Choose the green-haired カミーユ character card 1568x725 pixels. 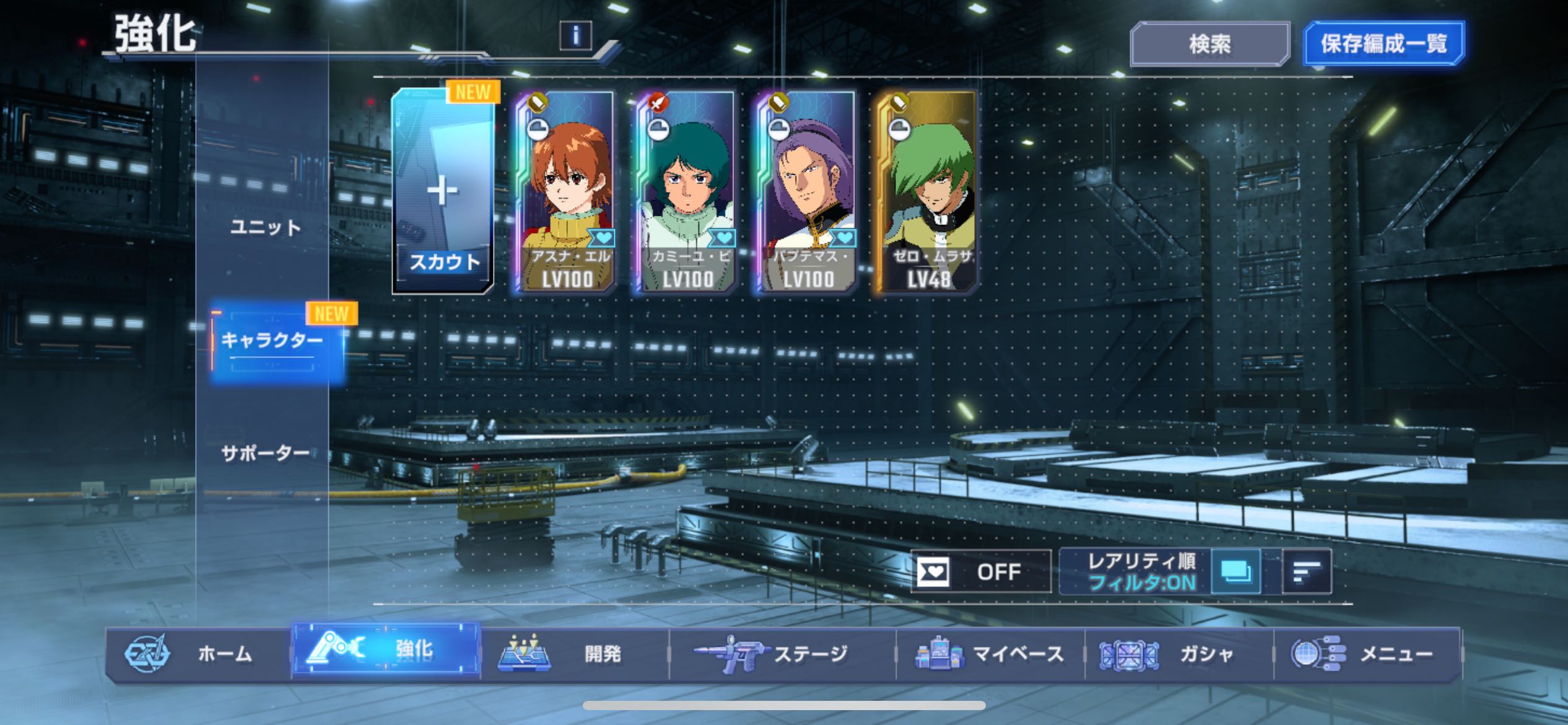tap(686, 191)
